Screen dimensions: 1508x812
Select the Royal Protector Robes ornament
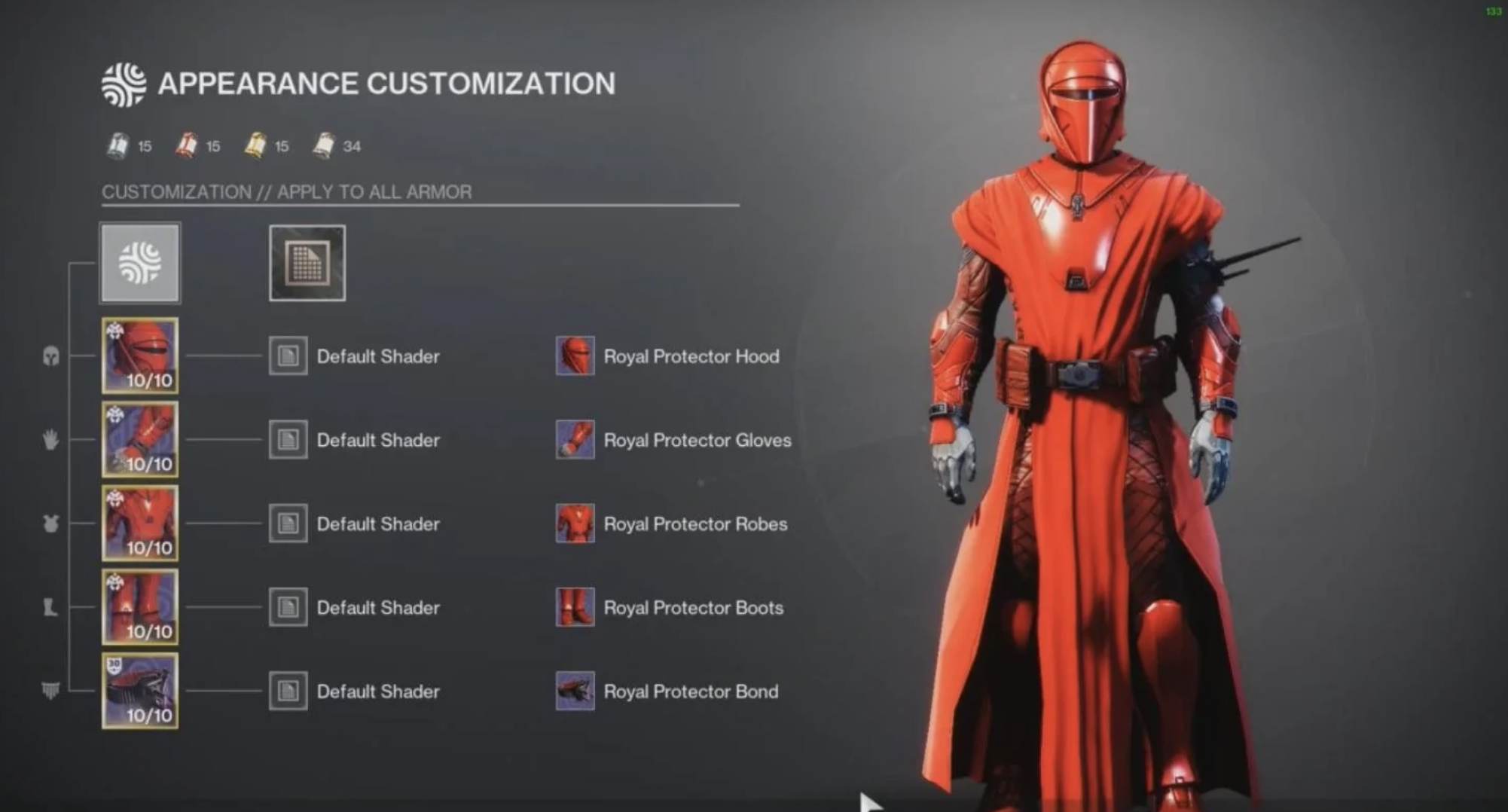pos(575,524)
